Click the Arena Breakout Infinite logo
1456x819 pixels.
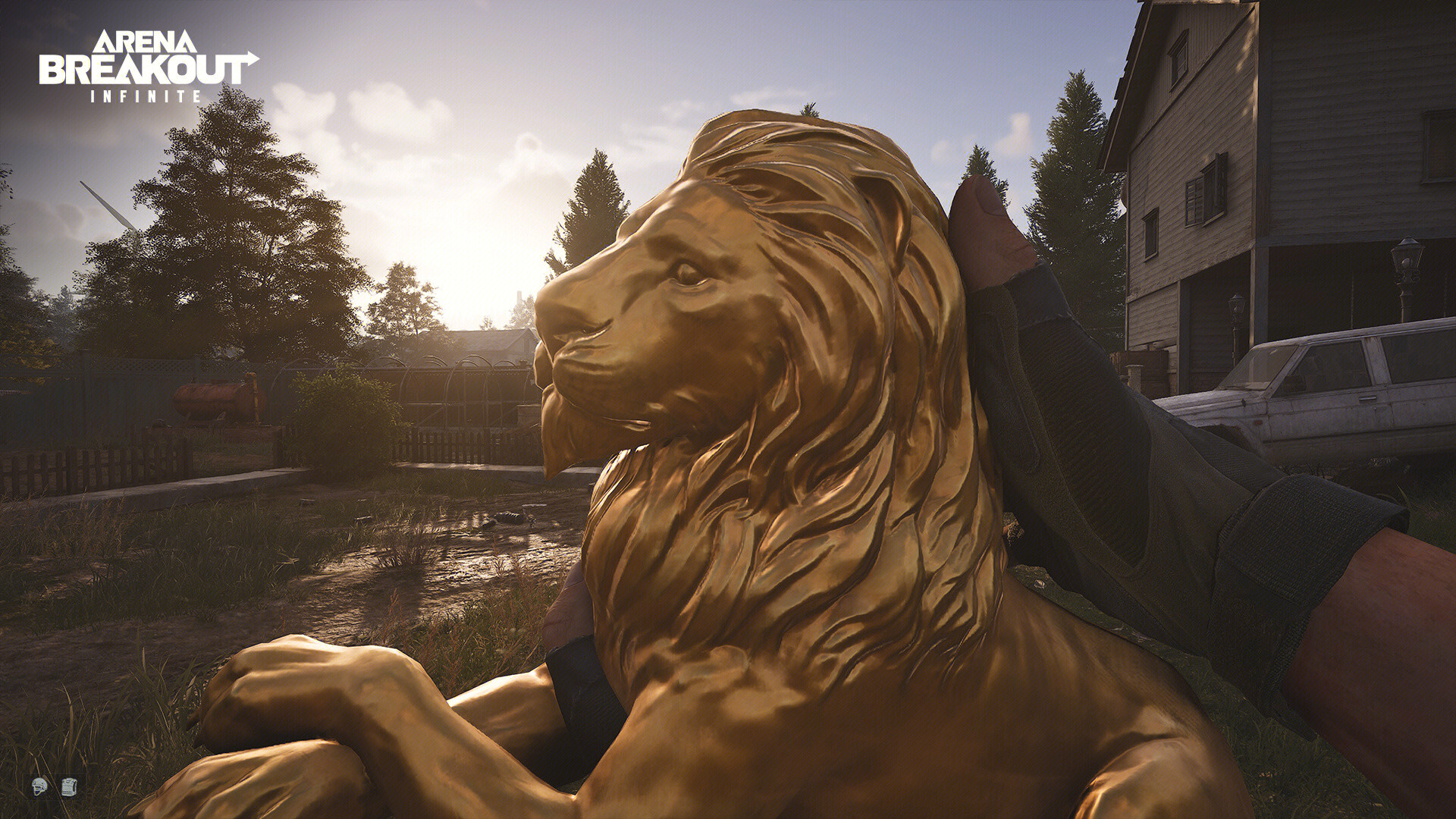[x=148, y=66]
